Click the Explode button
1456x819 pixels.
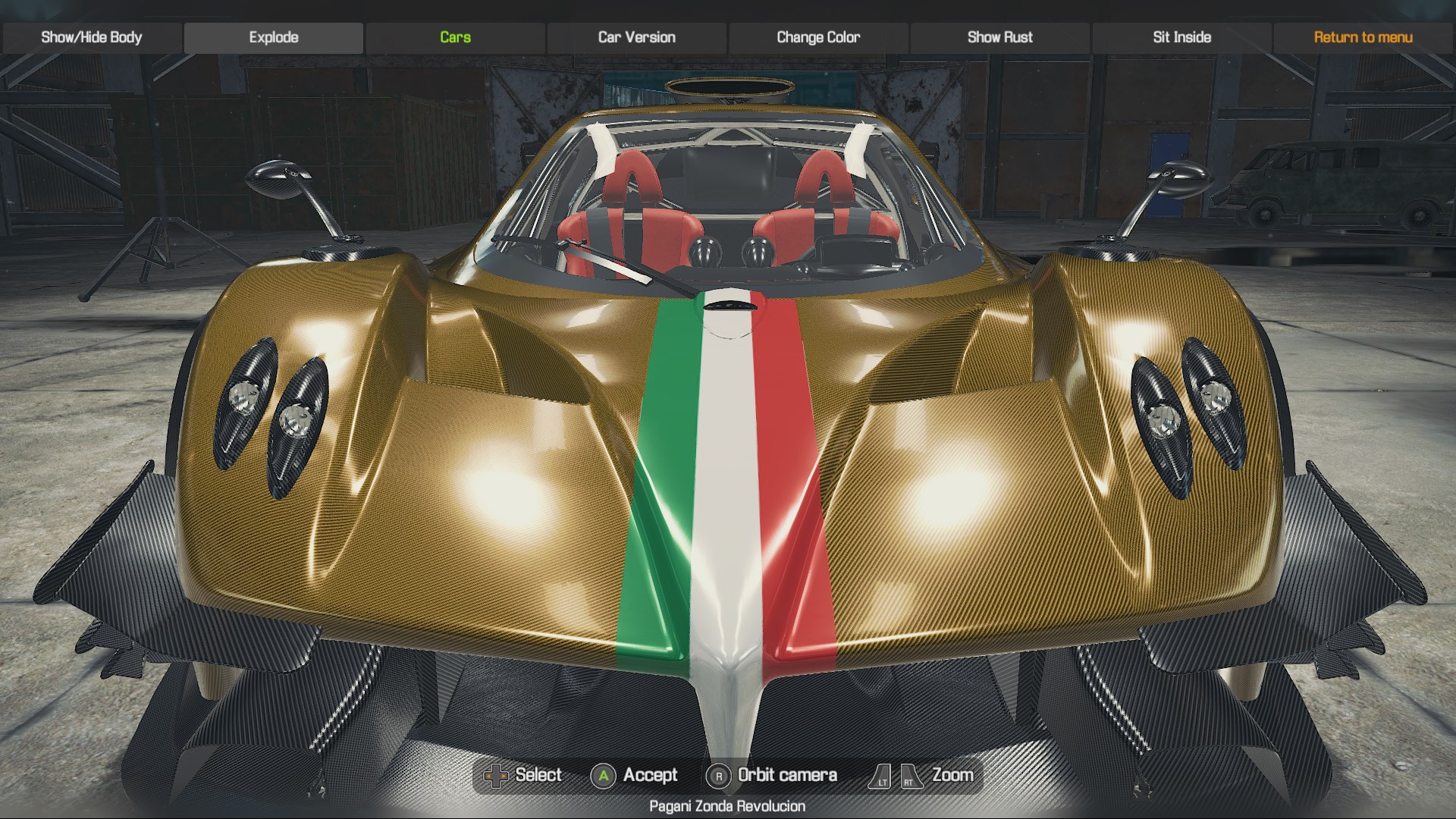(274, 37)
